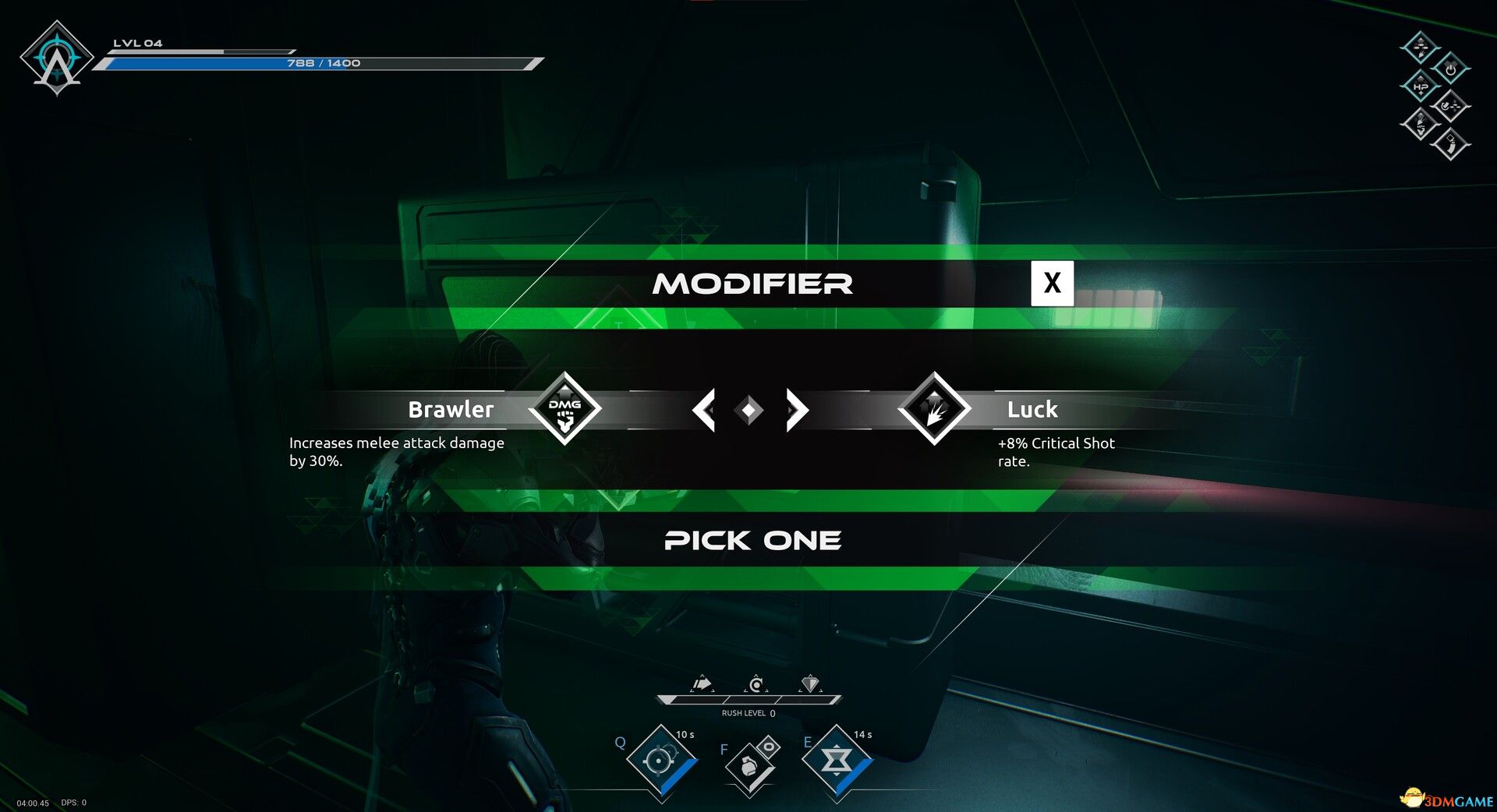1497x812 pixels.
Task: Select the curved ammo magazine modifier icon
Action: (x=1450, y=144)
